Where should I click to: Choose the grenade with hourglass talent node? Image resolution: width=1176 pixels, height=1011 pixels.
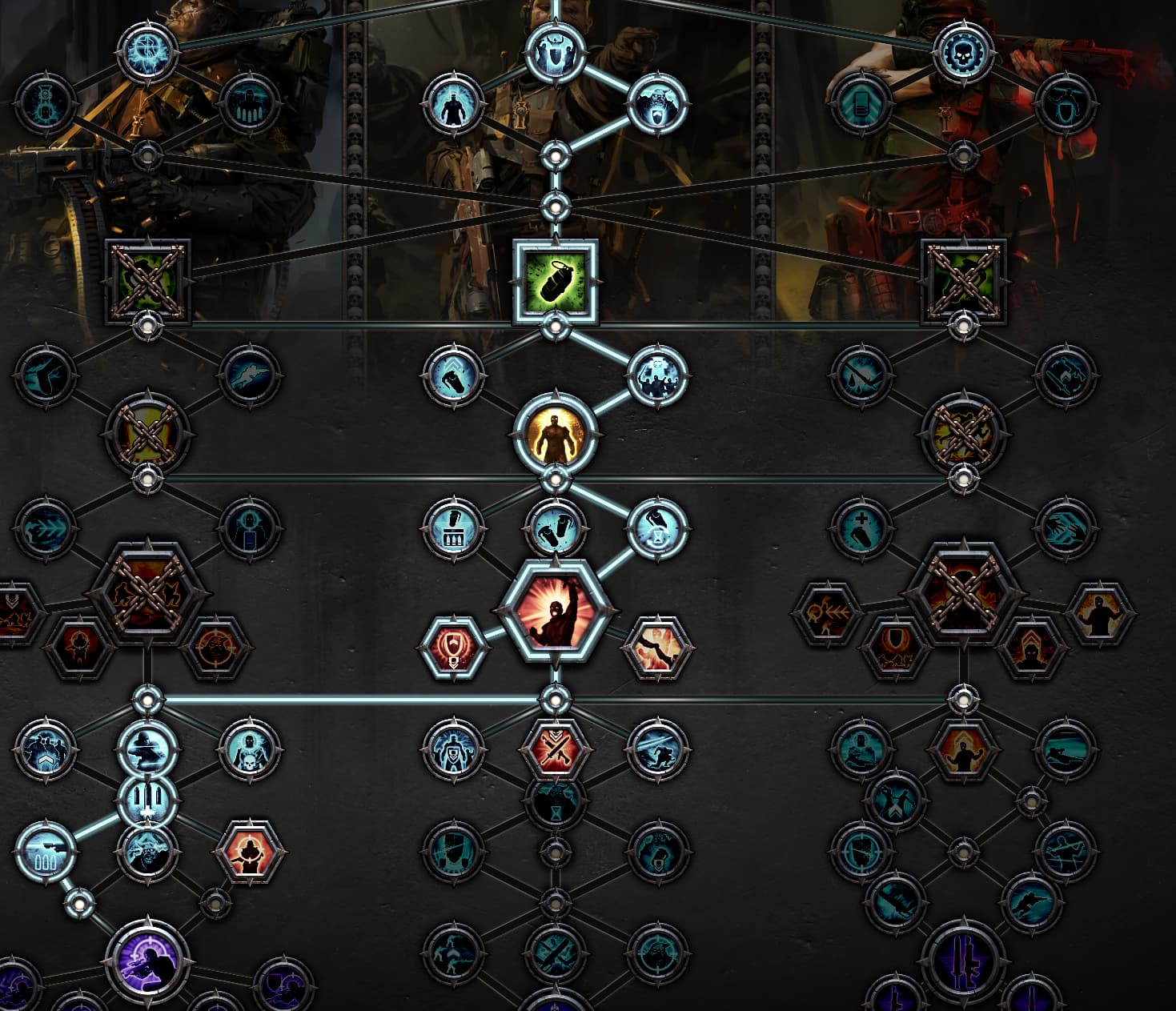[657, 529]
